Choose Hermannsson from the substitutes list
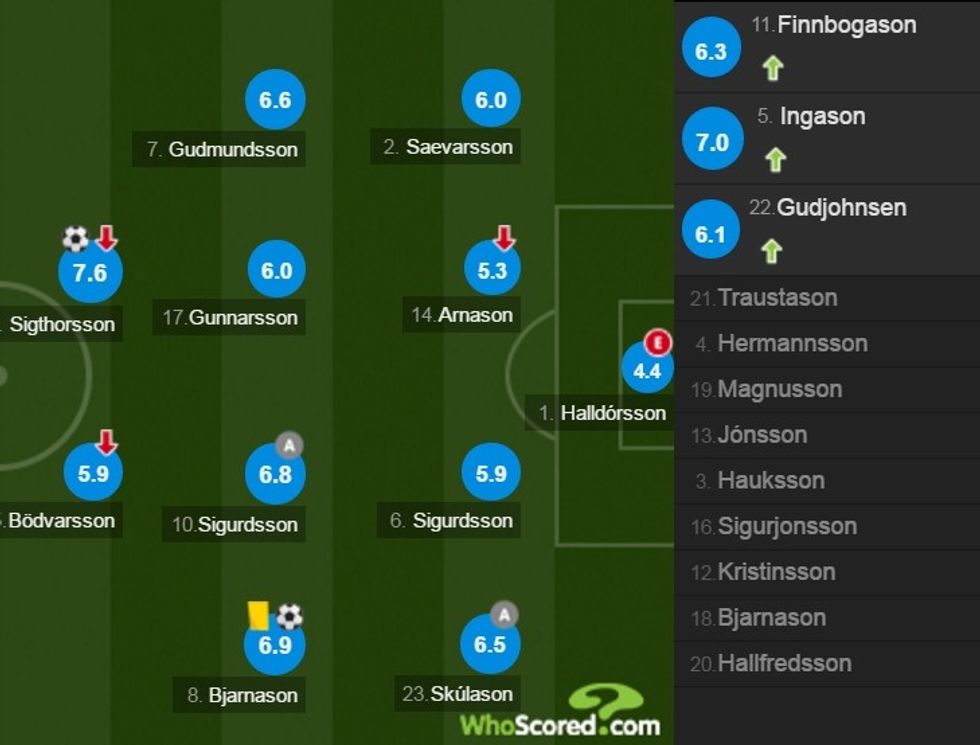 [x=792, y=344]
